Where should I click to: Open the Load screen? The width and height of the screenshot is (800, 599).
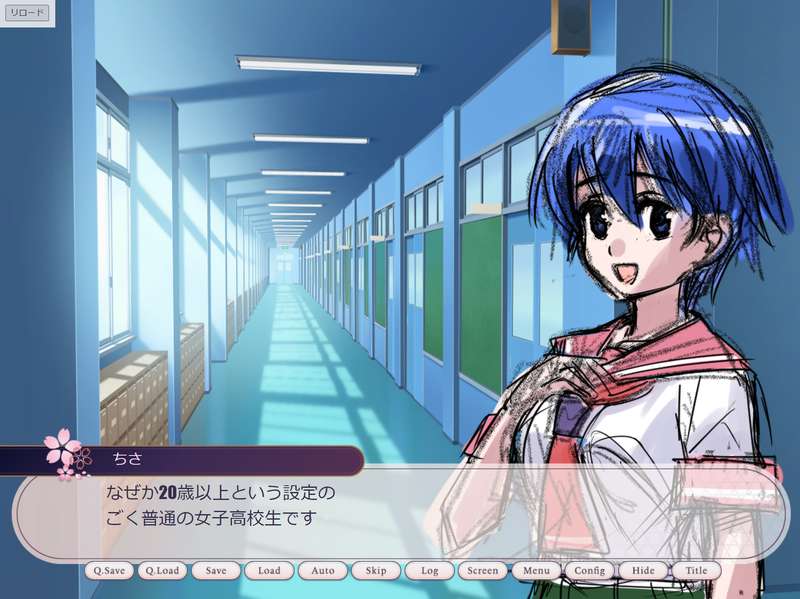[269, 571]
